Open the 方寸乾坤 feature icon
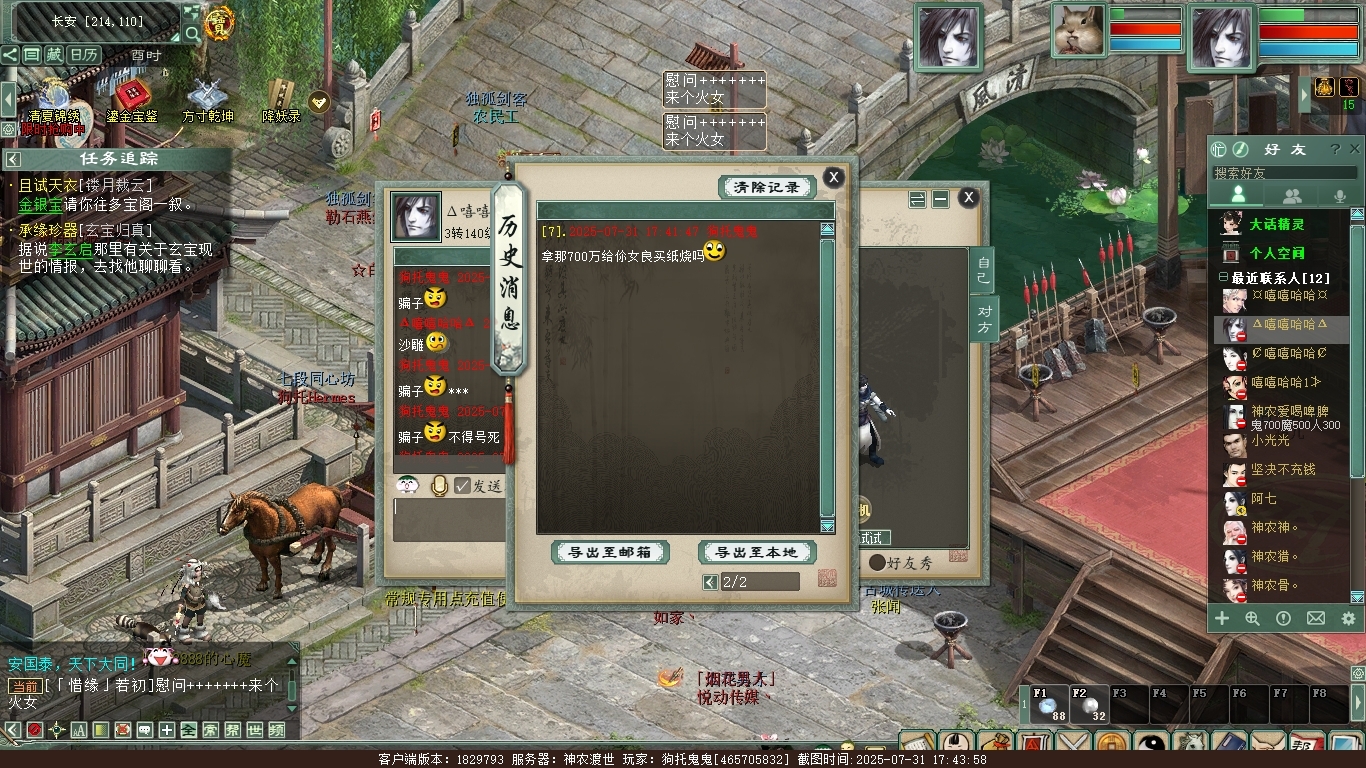 point(208,100)
